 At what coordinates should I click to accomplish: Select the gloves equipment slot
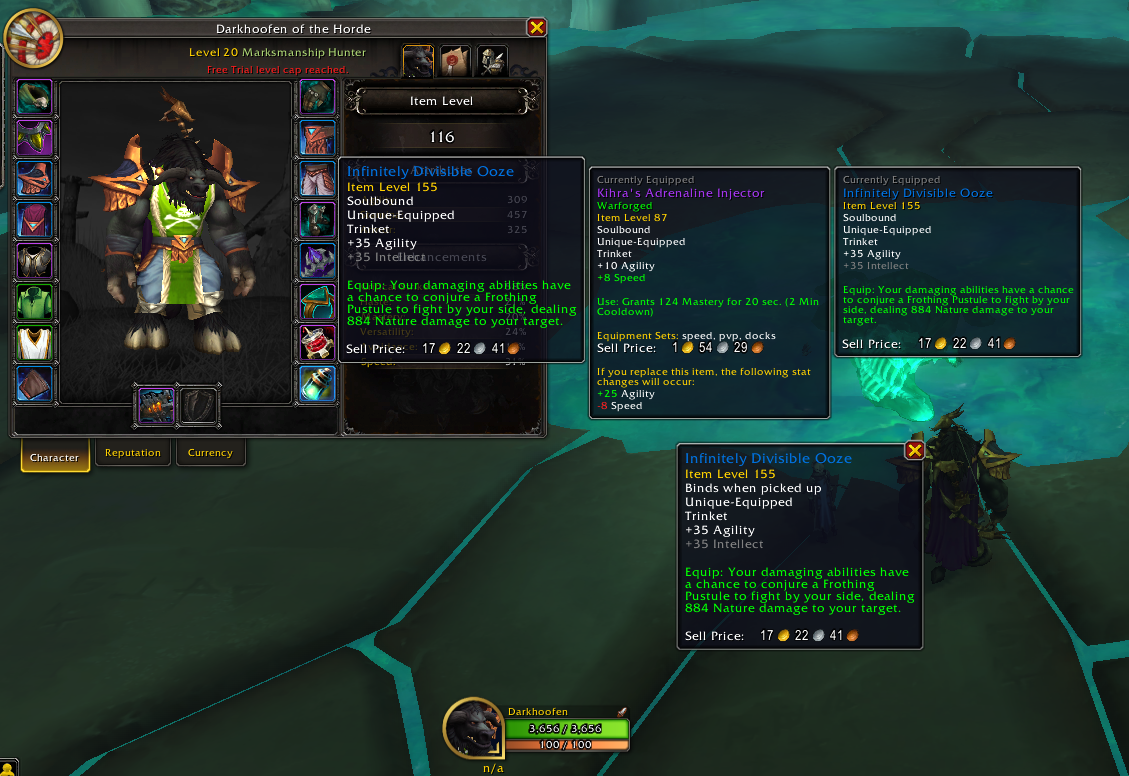[x=317, y=98]
